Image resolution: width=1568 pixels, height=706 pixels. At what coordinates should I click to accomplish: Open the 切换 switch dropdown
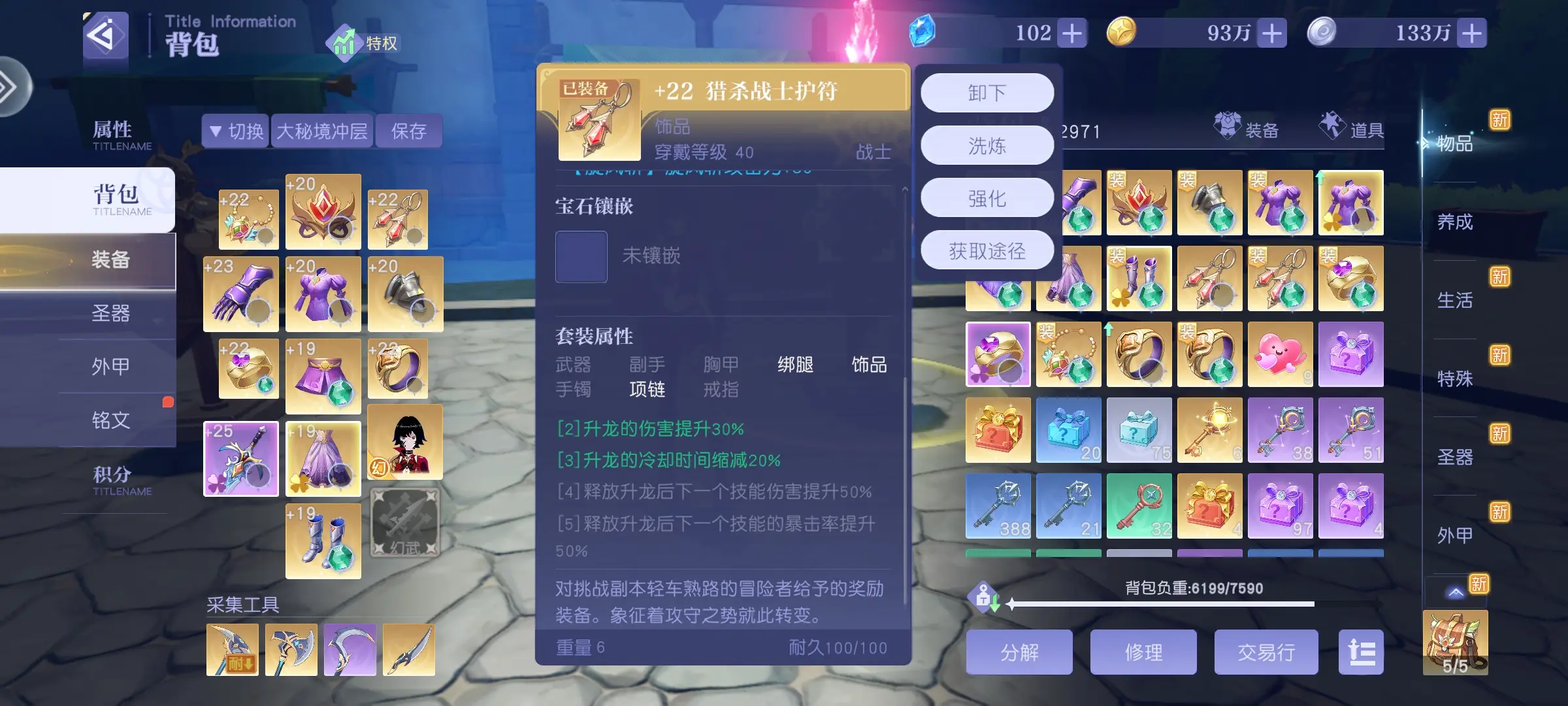click(235, 131)
